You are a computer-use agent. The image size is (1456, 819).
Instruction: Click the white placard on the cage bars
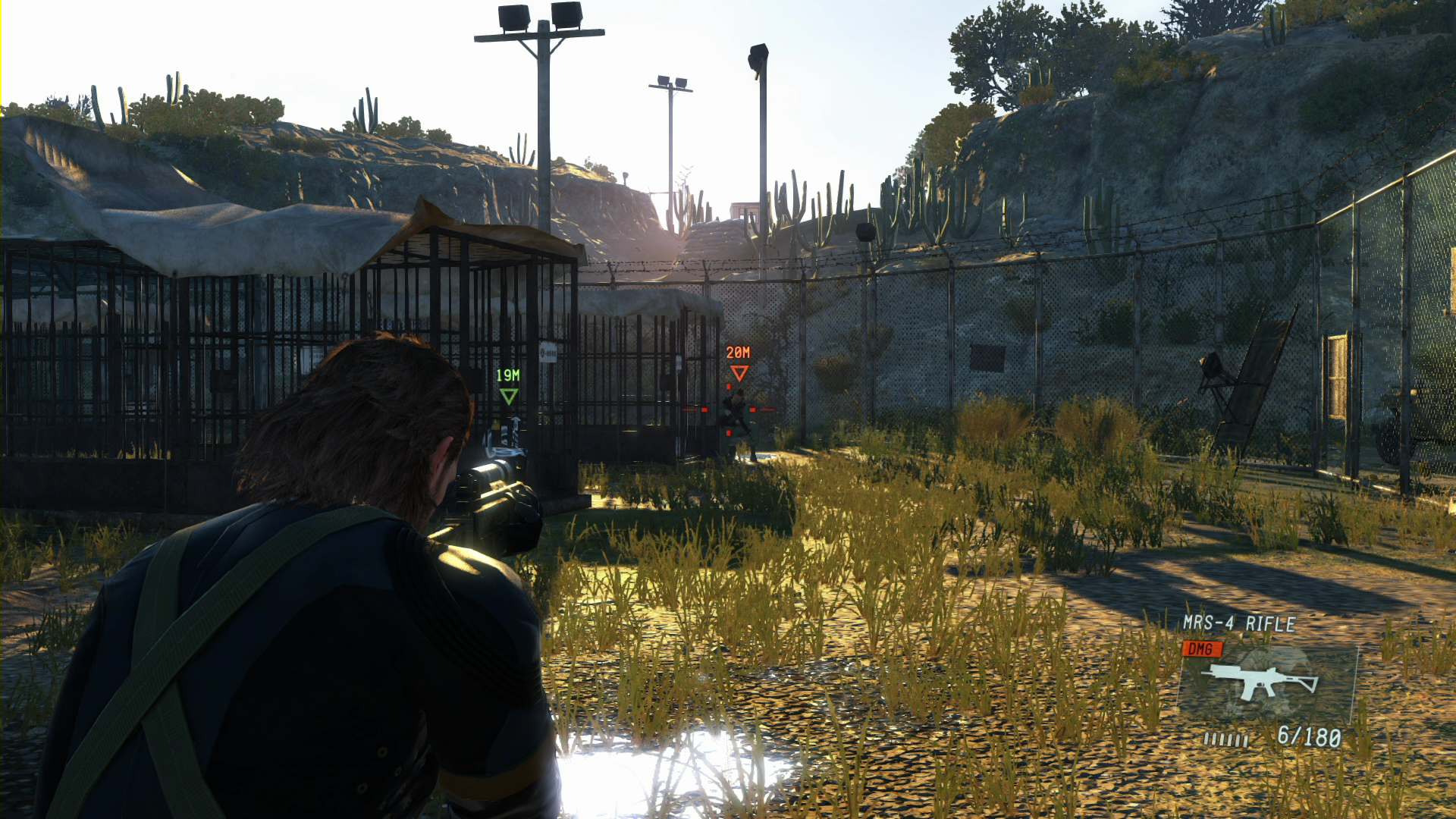[550, 353]
